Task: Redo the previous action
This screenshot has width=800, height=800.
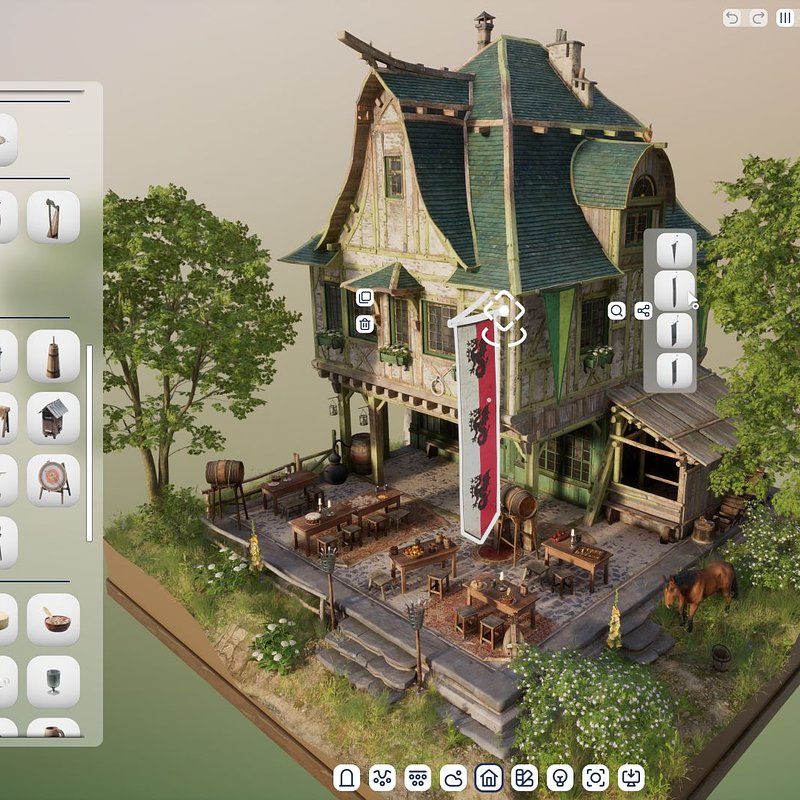Action: click(x=757, y=18)
